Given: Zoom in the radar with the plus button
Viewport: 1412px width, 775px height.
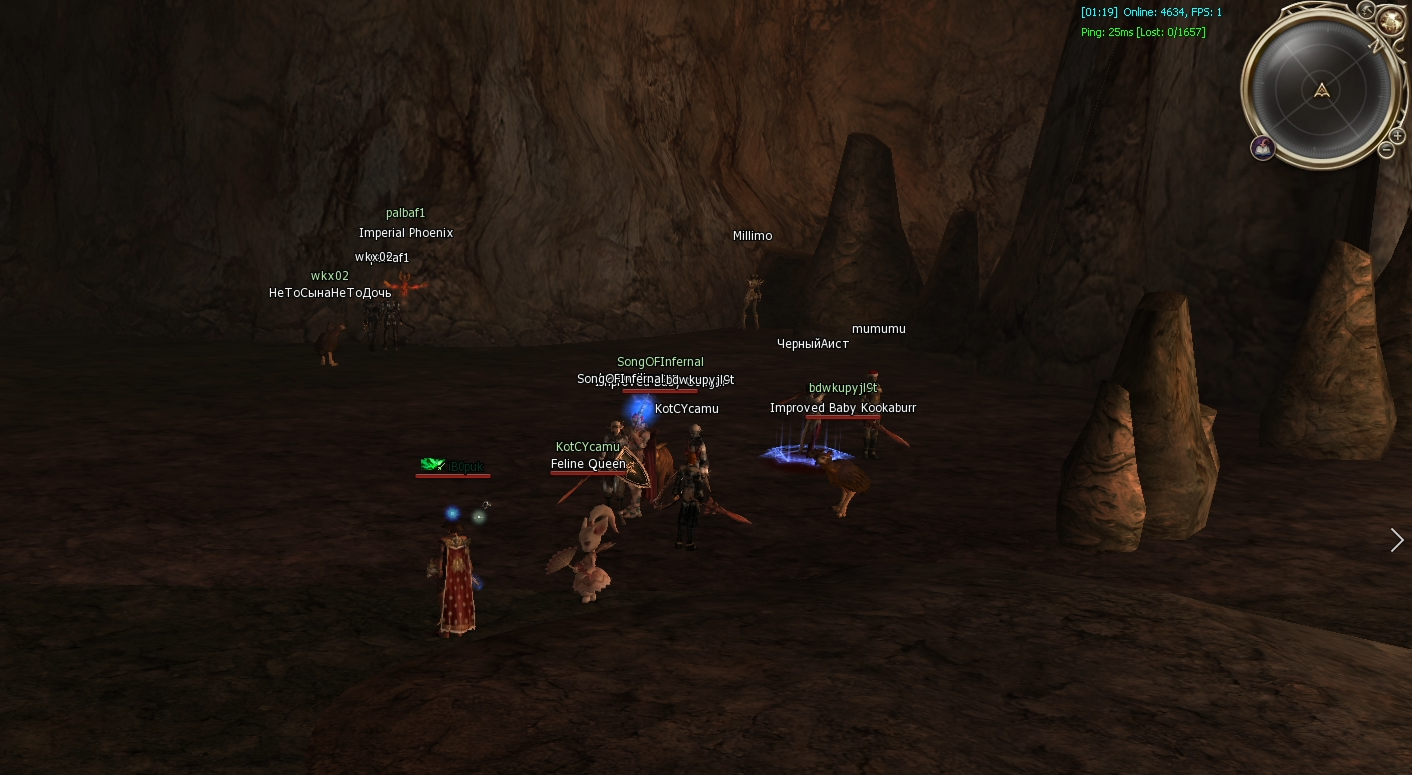Looking at the screenshot, I should click(x=1397, y=135).
